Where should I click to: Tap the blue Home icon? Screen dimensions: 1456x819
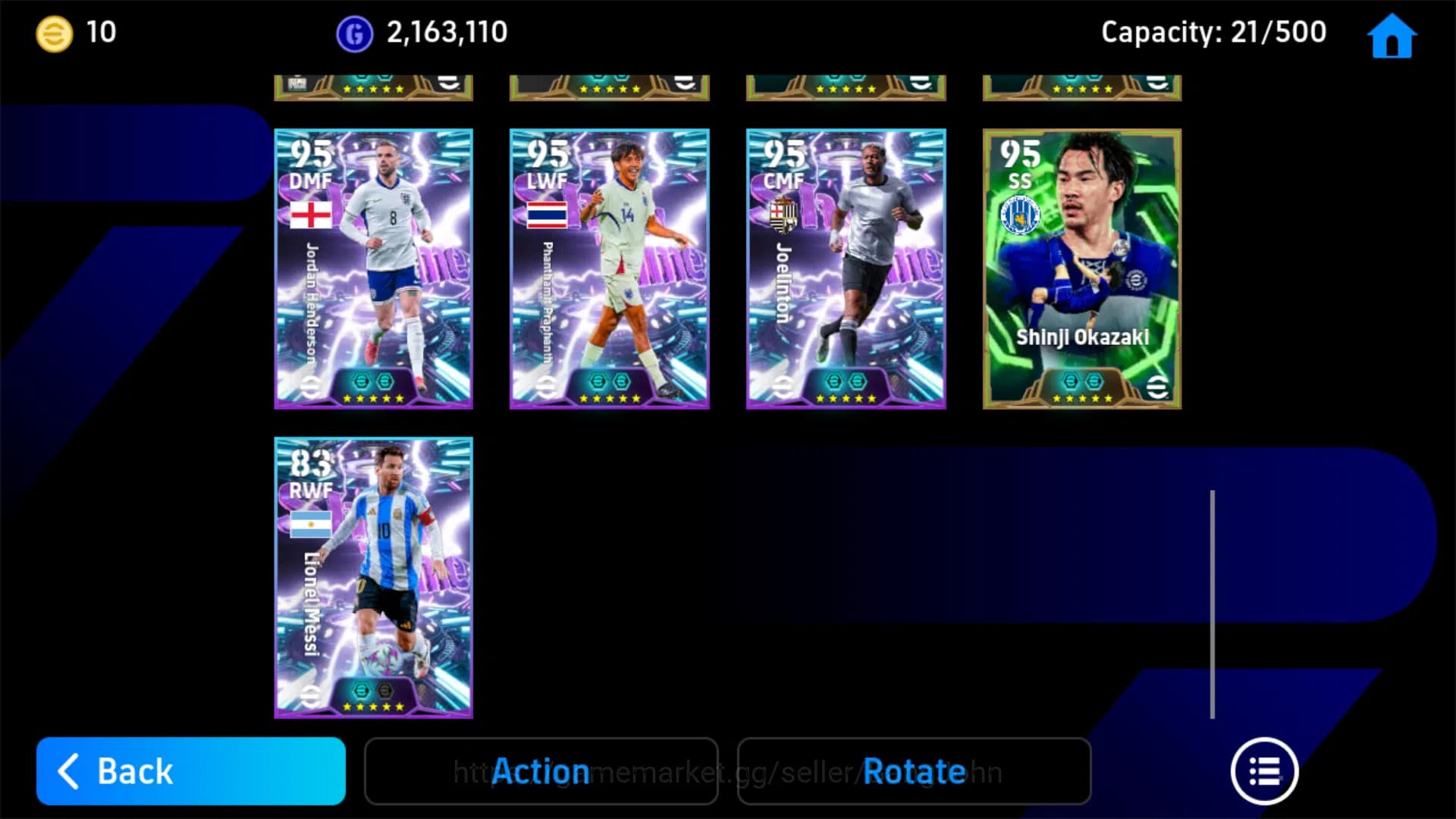tap(1392, 34)
